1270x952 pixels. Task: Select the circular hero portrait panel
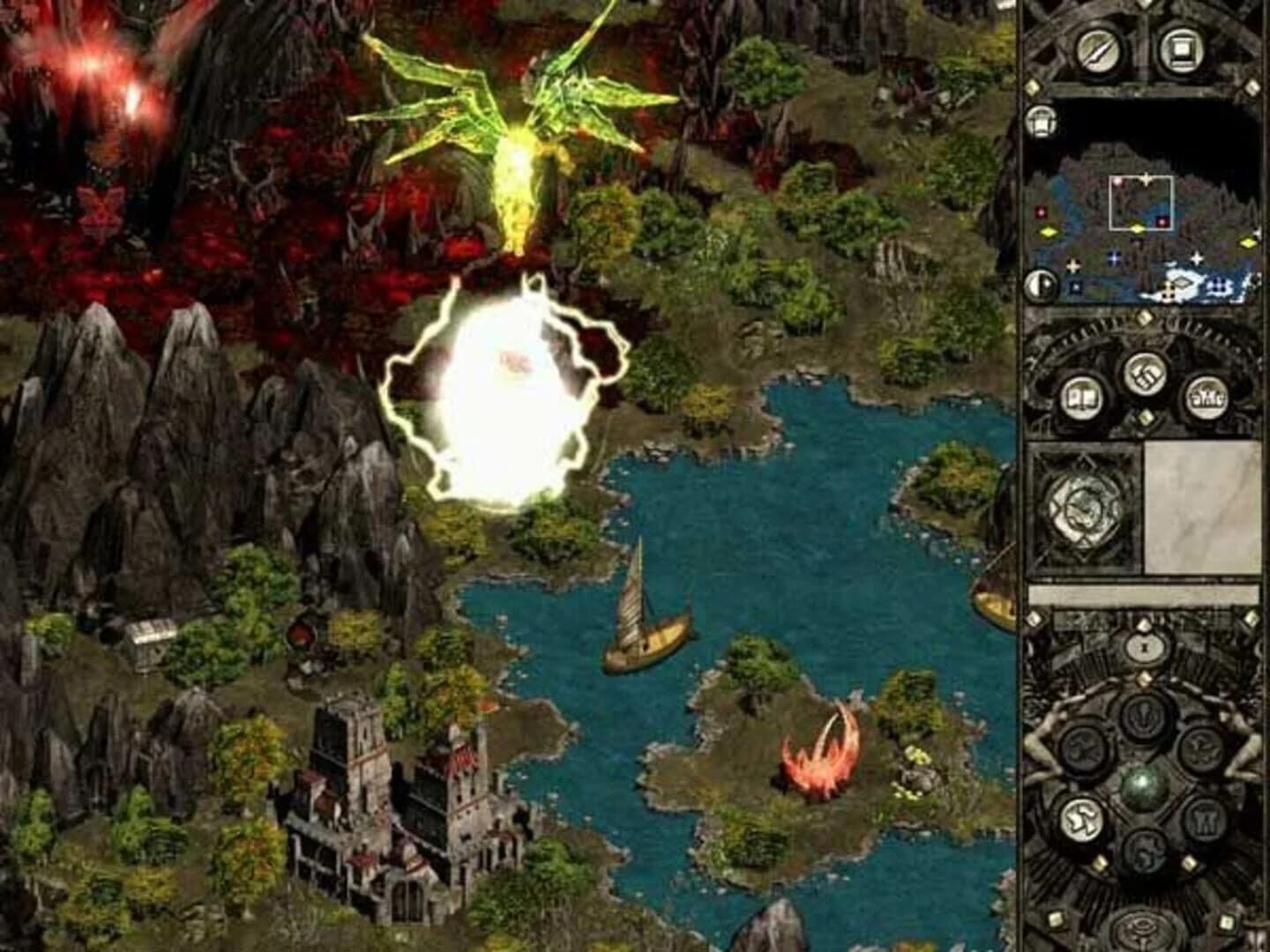(x=1082, y=509)
